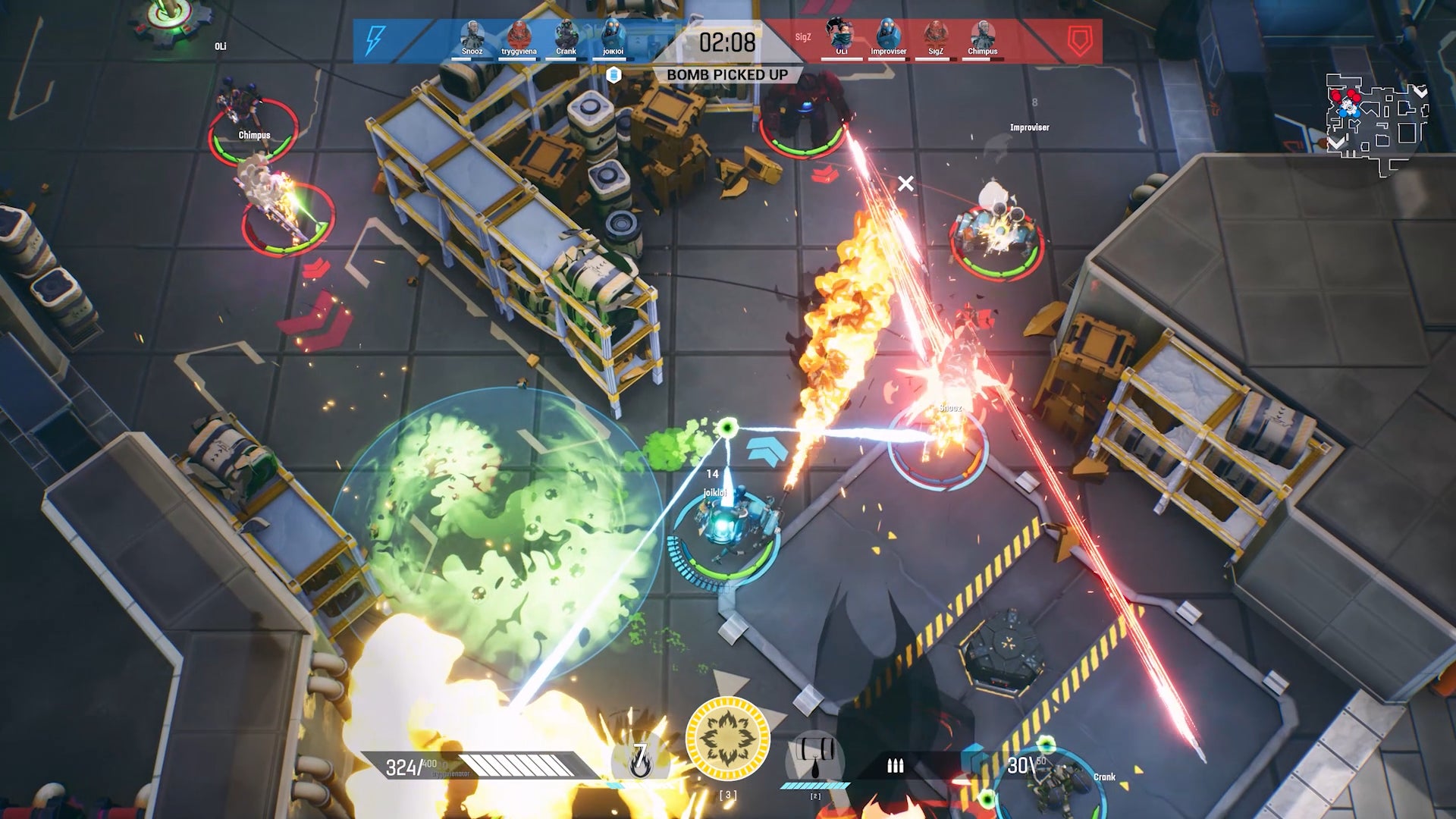Select SigZ's red armored portrait
Viewport: 1456px width, 819px height.
[x=935, y=35]
